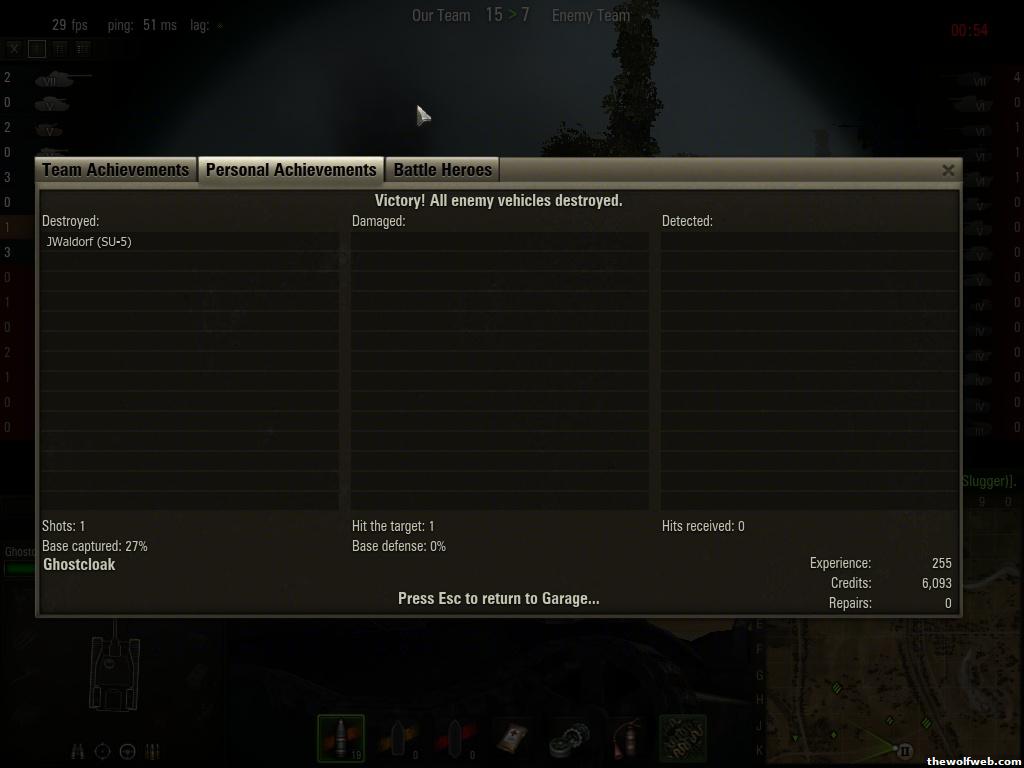Click the camouflage net equipment slot

click(683, 739)
